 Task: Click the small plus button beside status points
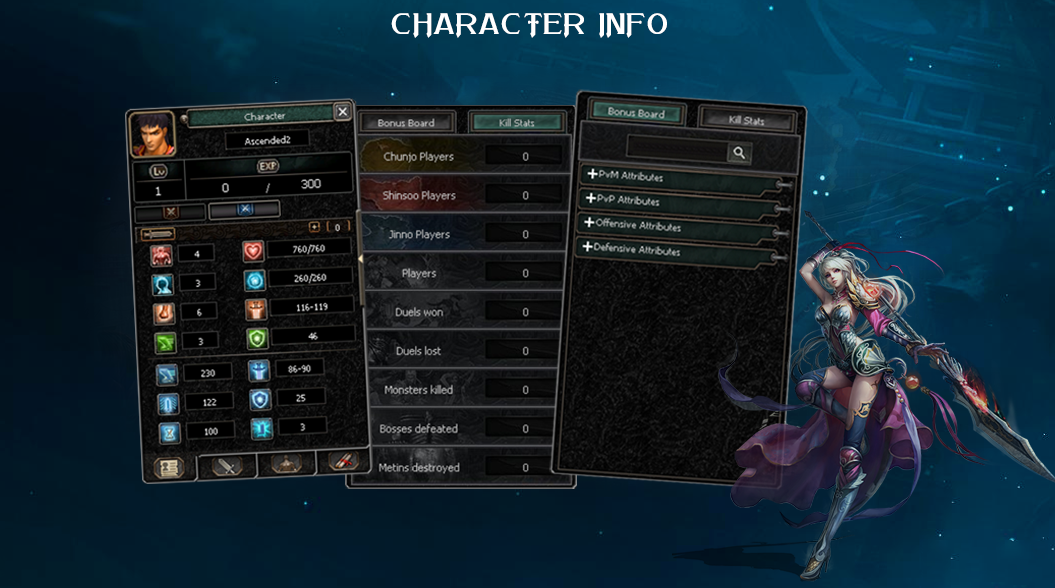(x=314, y=227)
